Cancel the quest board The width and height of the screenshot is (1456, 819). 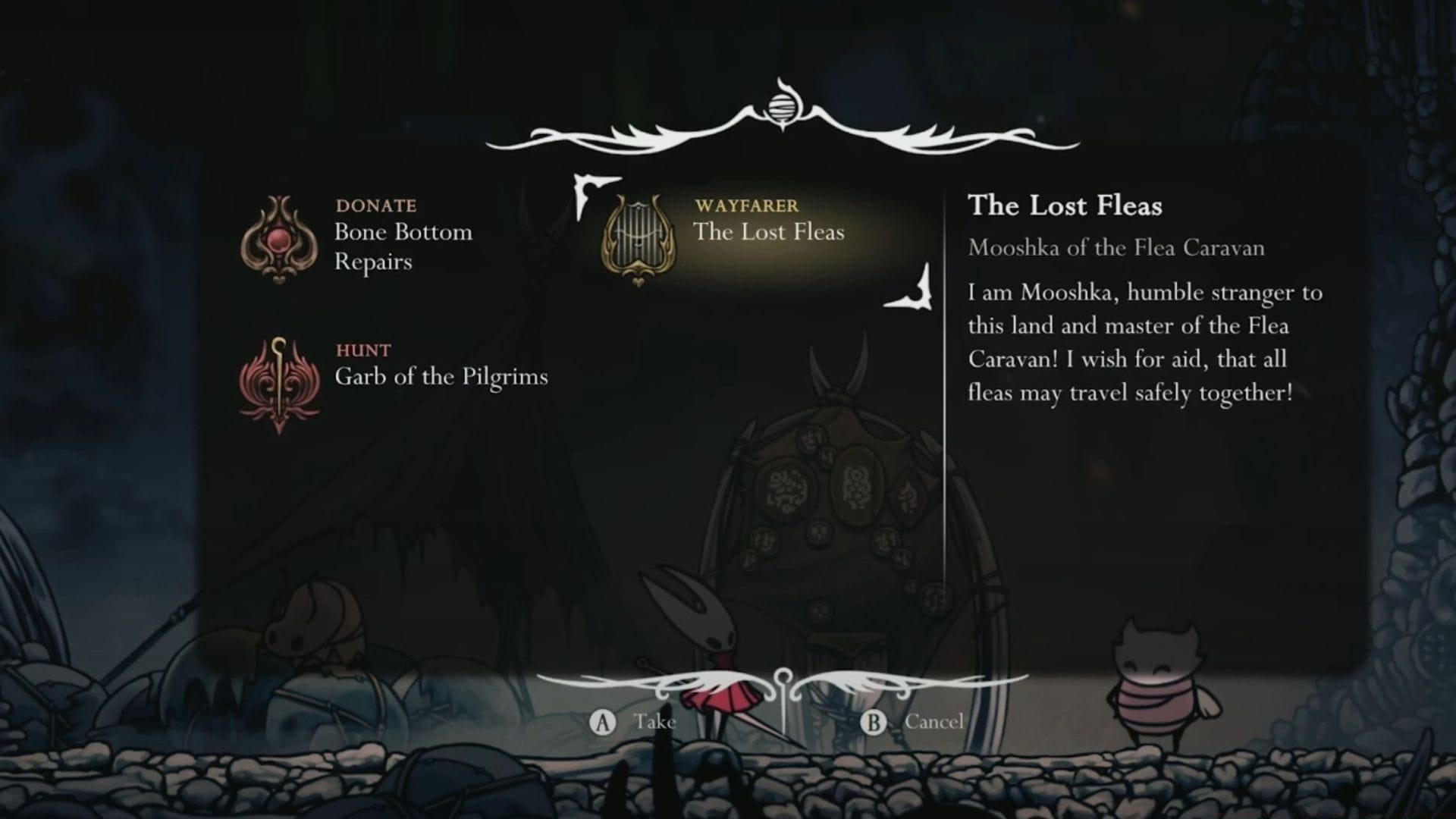click(x=913, y=722)
